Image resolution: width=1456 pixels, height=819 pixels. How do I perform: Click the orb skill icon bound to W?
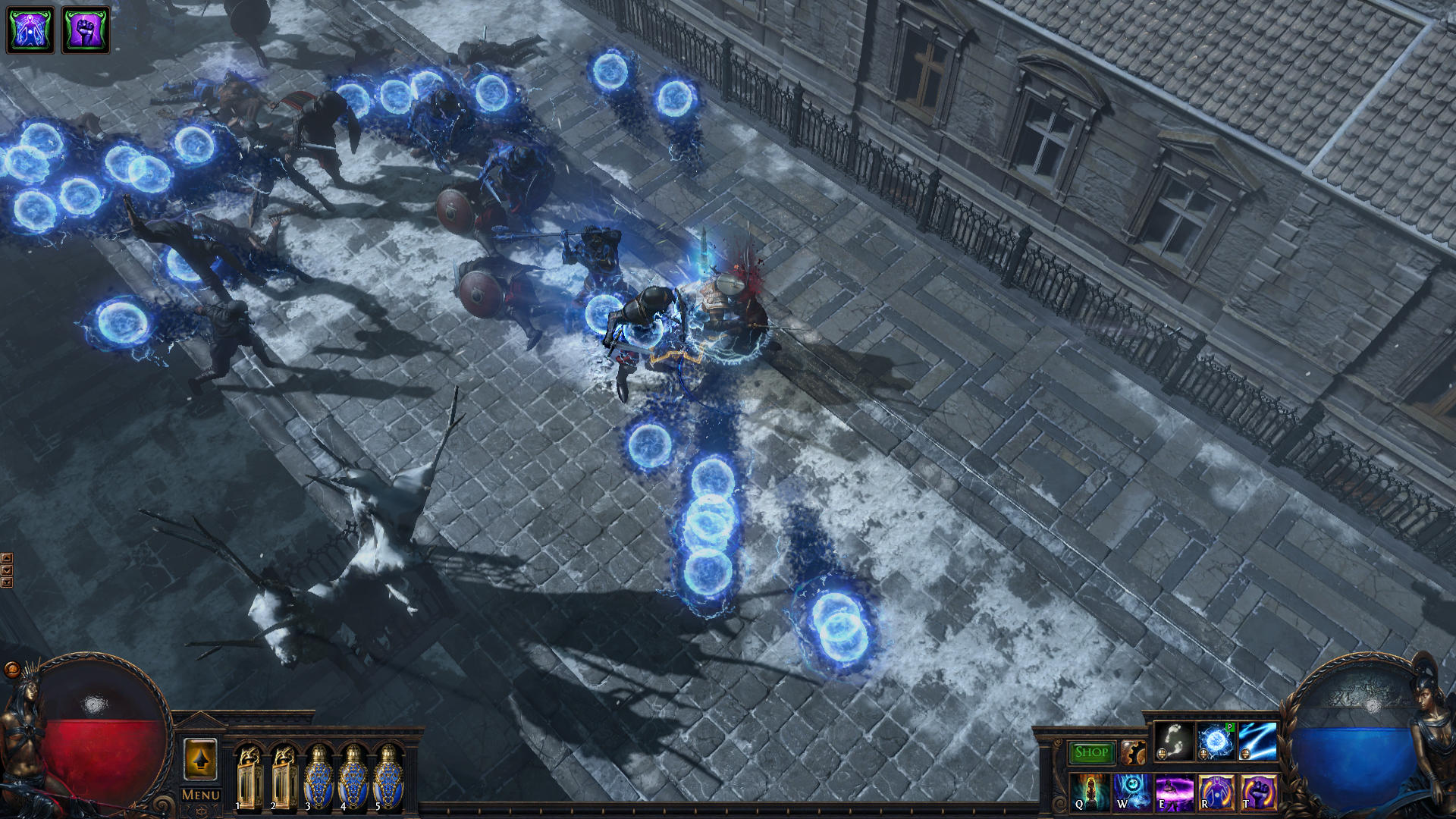tap(1133, 794)
